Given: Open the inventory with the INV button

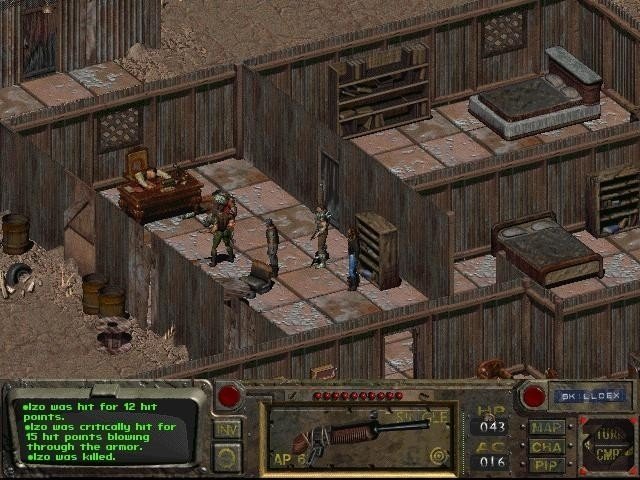Looking at the screenshot, I should [227, 429].
